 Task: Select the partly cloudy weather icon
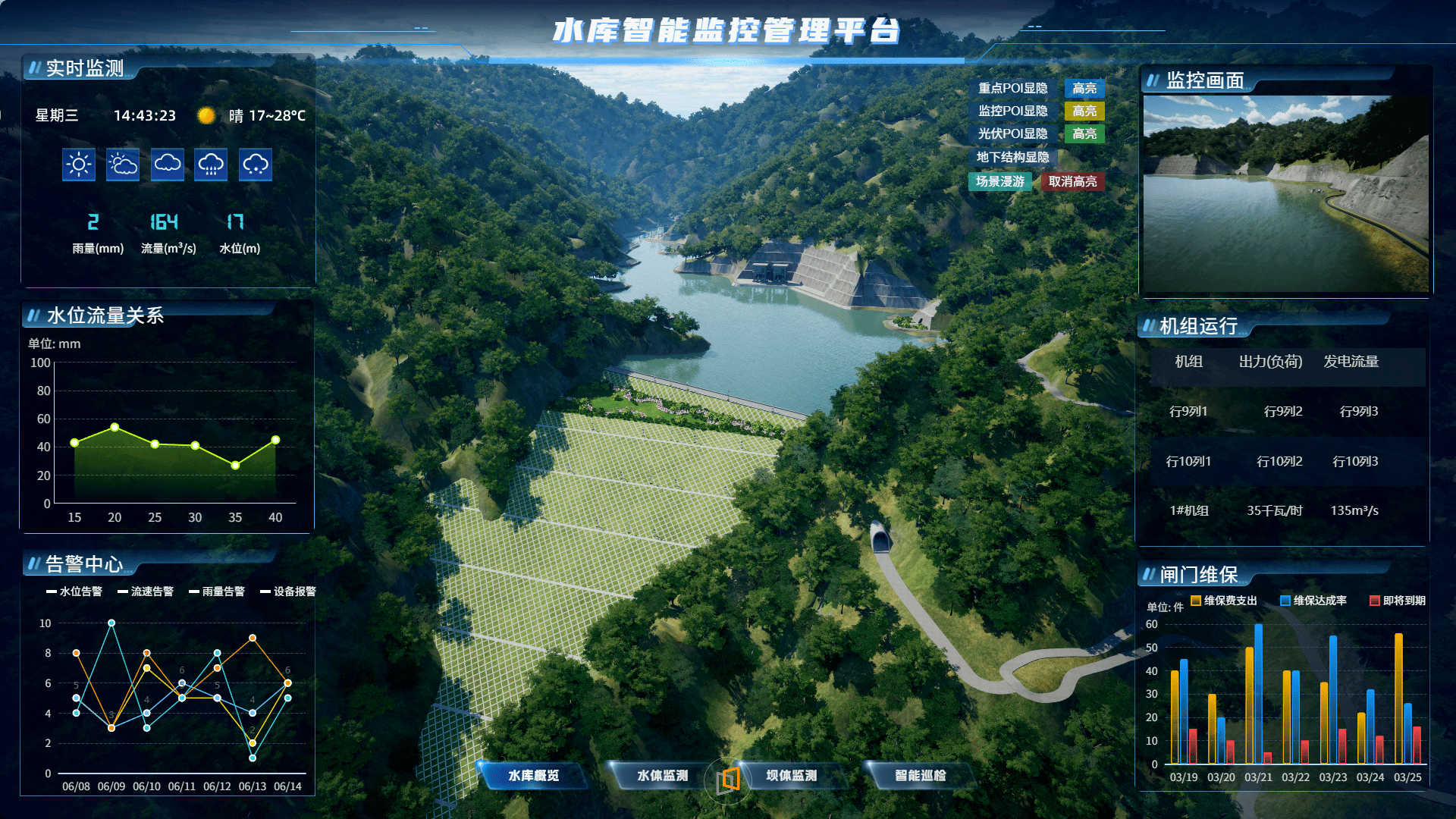coord(123,165)
